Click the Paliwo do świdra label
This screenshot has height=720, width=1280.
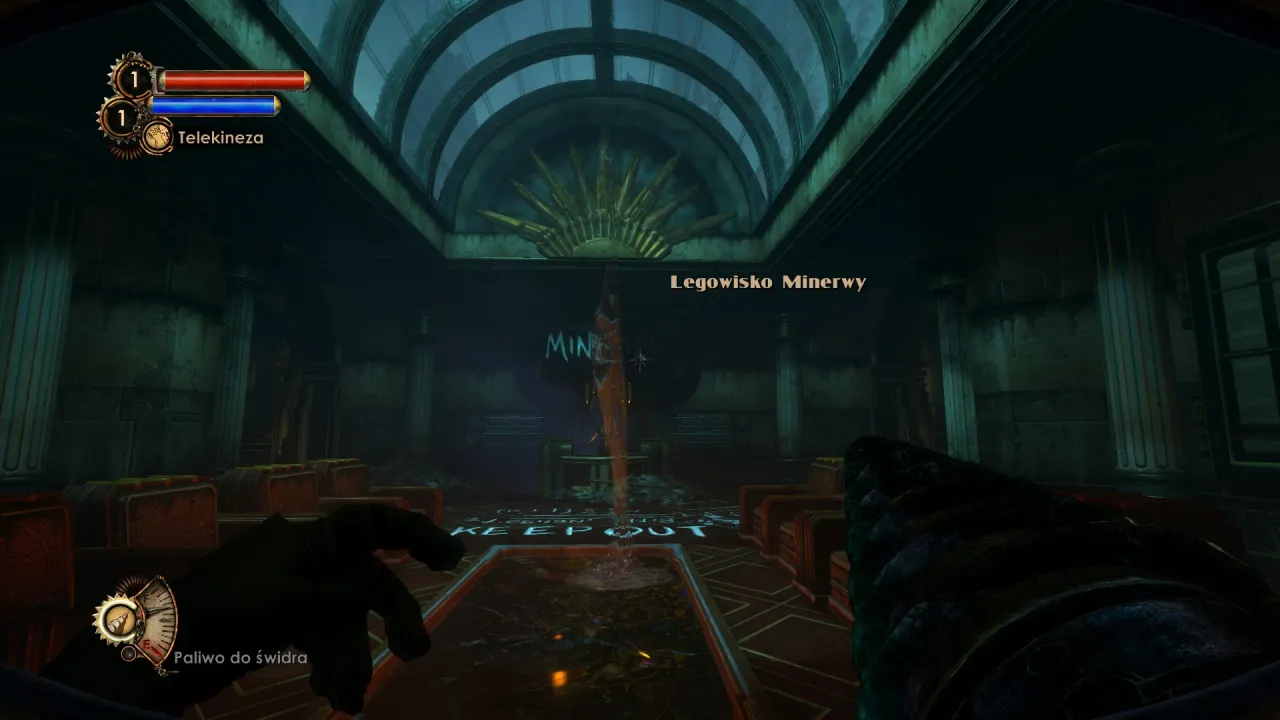pos(241,657)
